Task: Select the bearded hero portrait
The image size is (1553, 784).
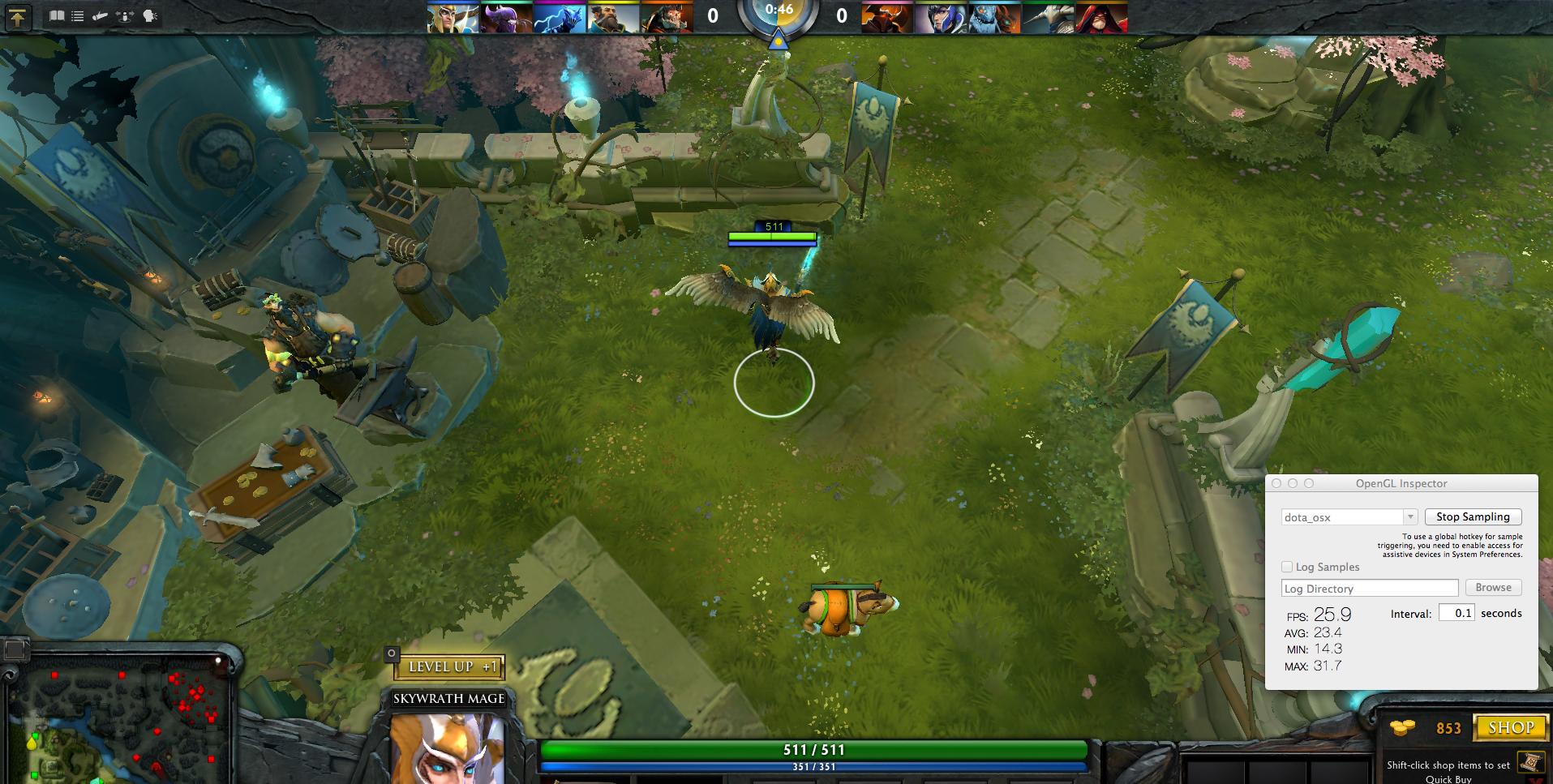Action: 614,18
